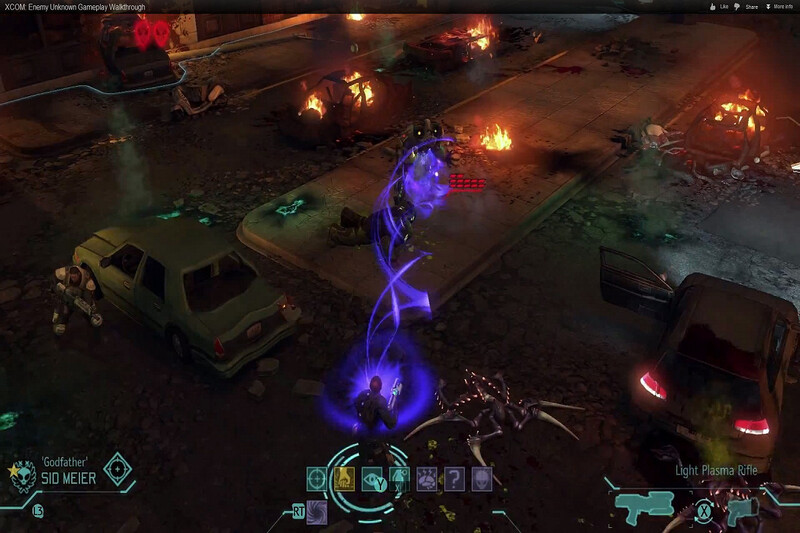The width and height of the screenshot is (800, 533).
Task: Activate the eye-shaped Overwatch ability
Action: point(372,479)
